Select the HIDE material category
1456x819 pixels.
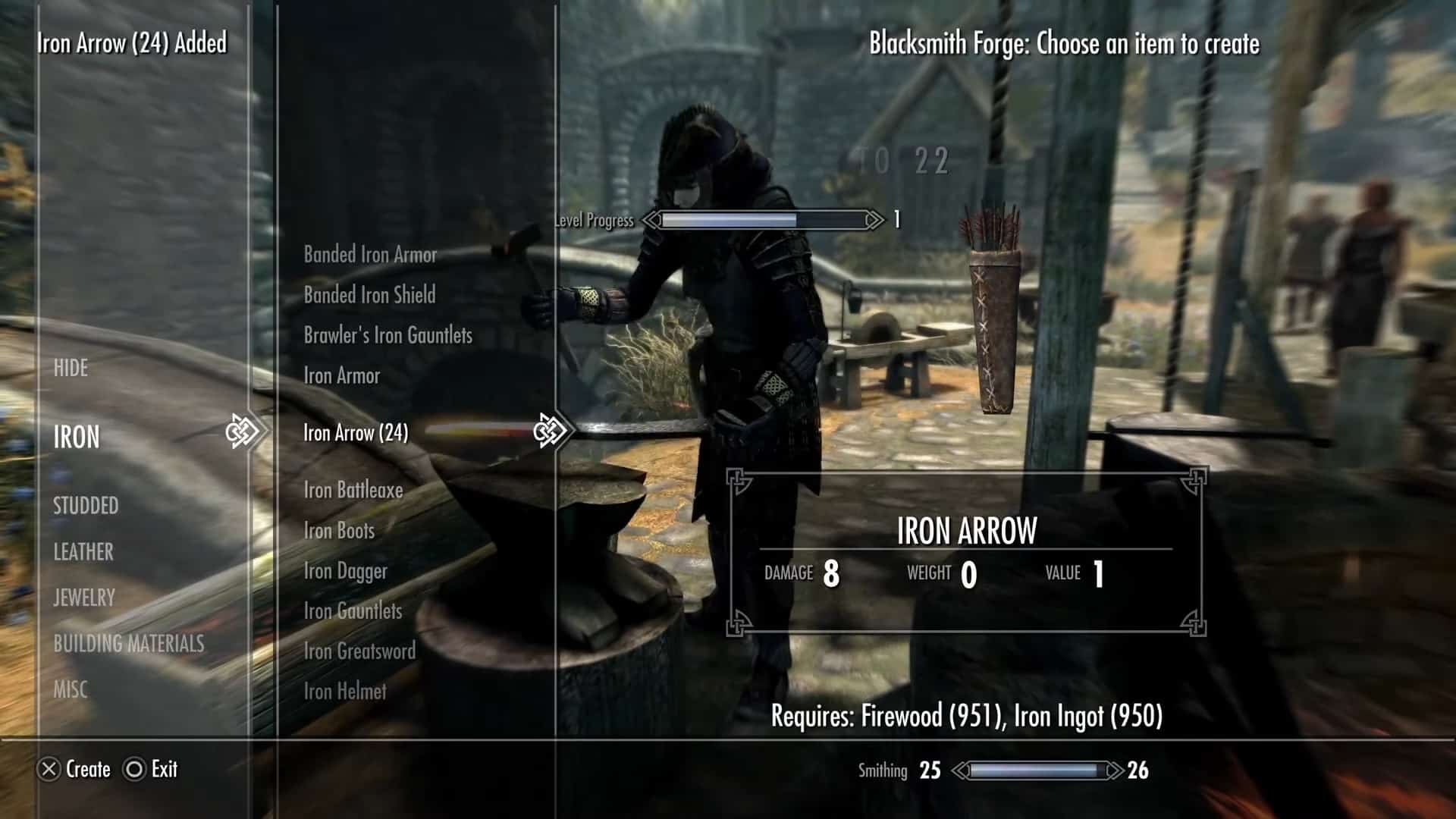[71, 368]
